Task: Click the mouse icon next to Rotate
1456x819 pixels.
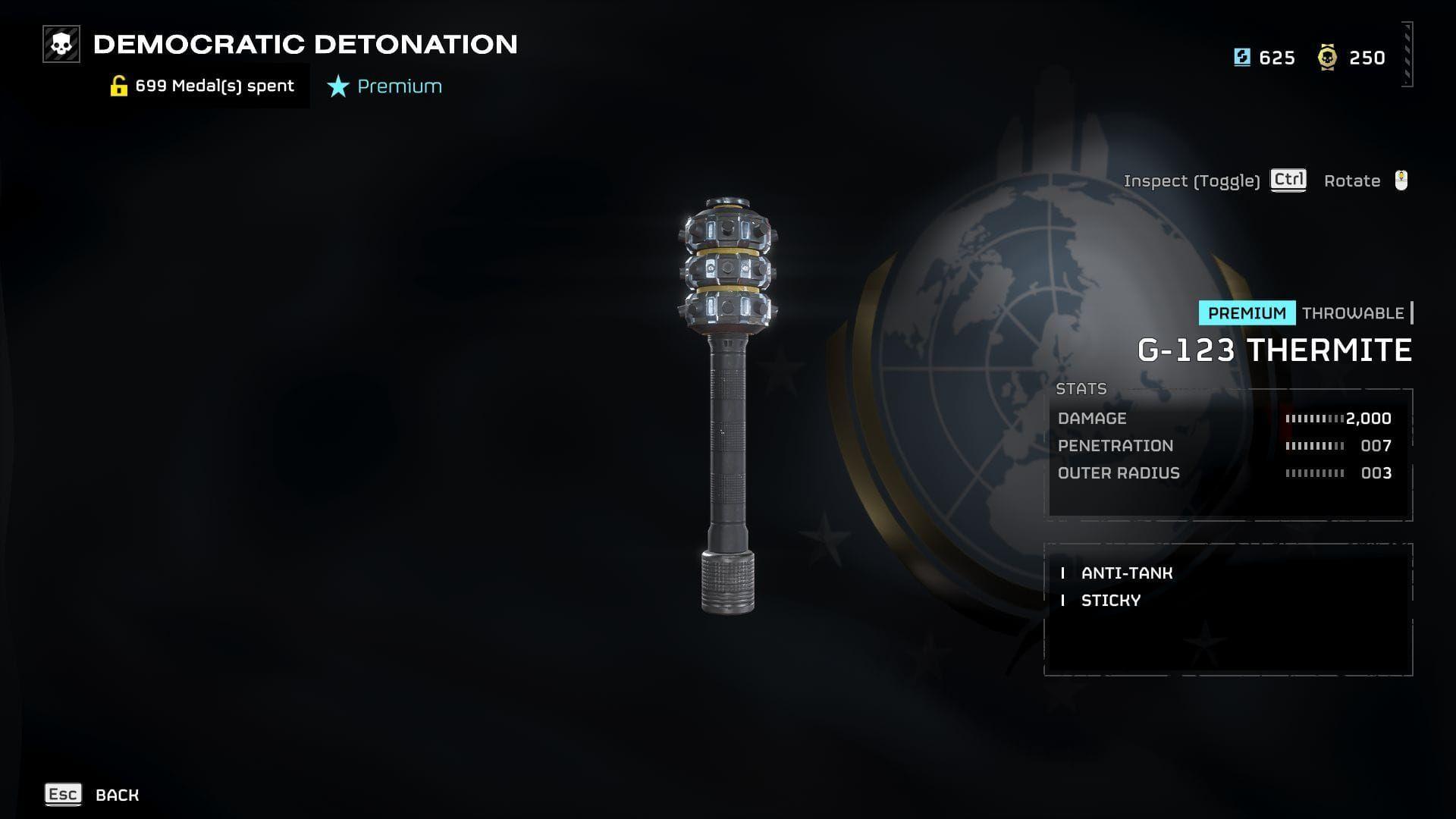Action: [x=1402, y=180]
